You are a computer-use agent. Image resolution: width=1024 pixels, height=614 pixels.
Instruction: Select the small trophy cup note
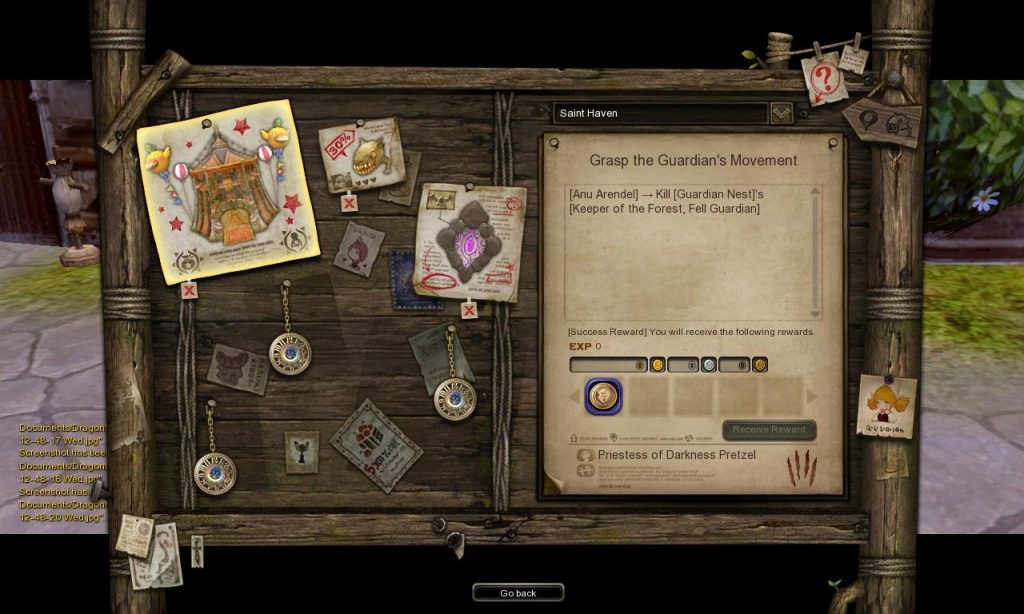pos(301,452)
